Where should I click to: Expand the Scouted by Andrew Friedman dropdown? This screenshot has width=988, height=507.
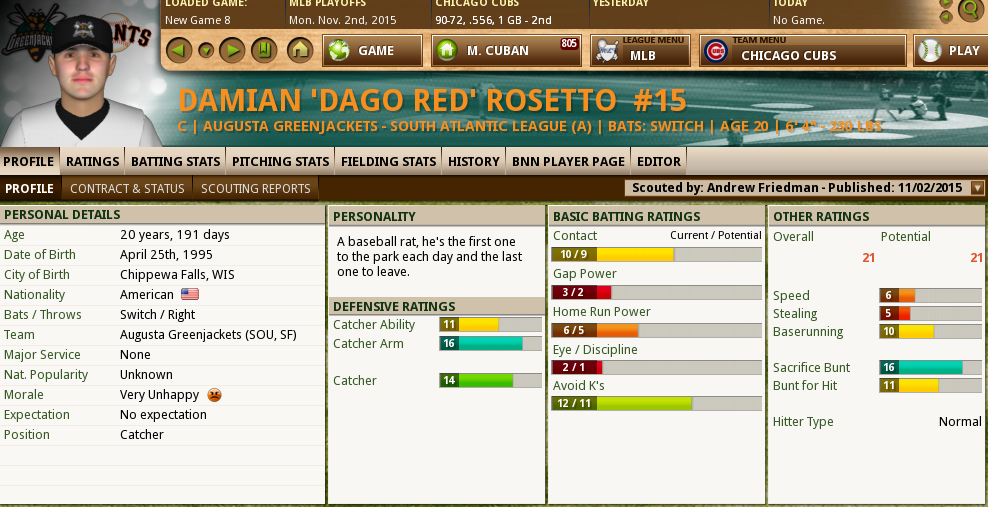click(x=977, y=188)
